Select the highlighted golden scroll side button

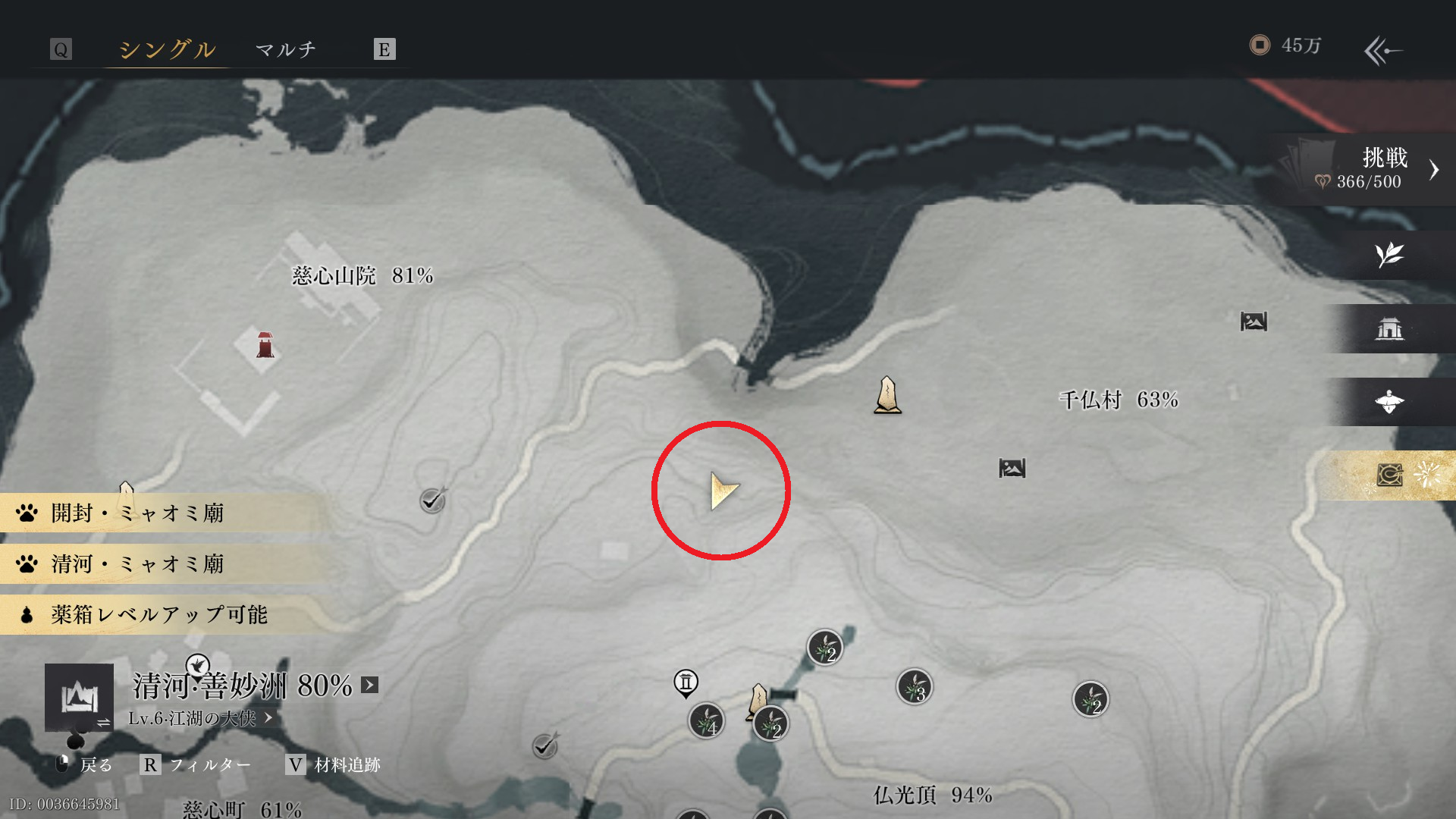(1391, 475)
